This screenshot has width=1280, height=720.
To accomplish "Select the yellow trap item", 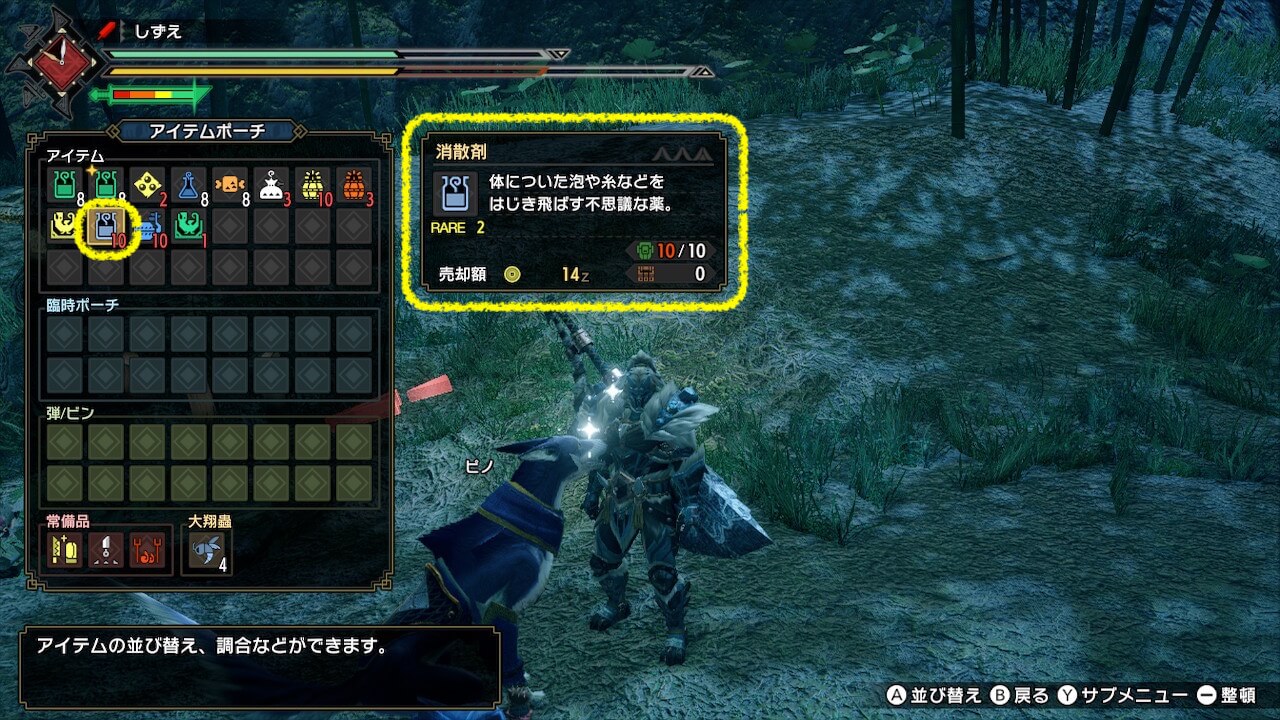I will pos(64,227).
